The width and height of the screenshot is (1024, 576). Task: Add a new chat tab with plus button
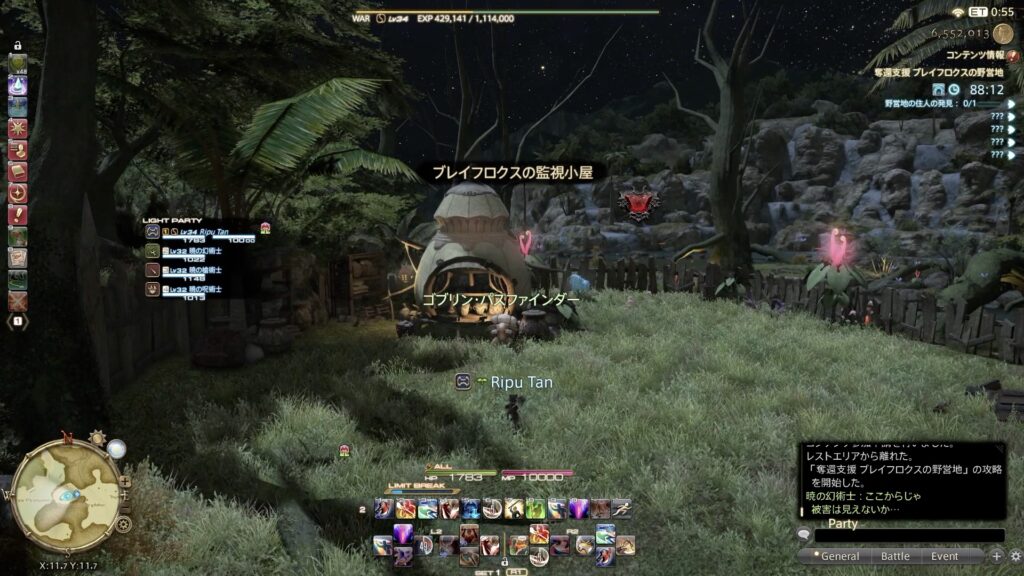pos(996,556)
